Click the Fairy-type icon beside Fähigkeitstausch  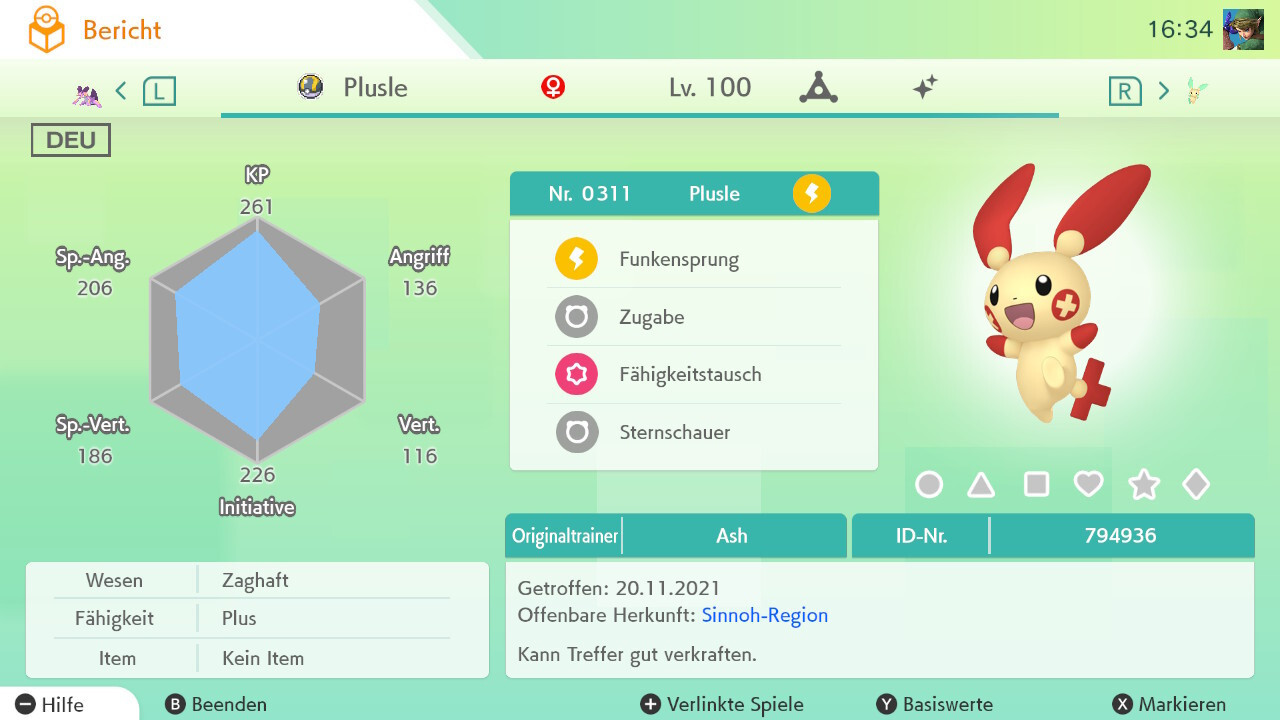pyautogui.click(x=574, y=374)
